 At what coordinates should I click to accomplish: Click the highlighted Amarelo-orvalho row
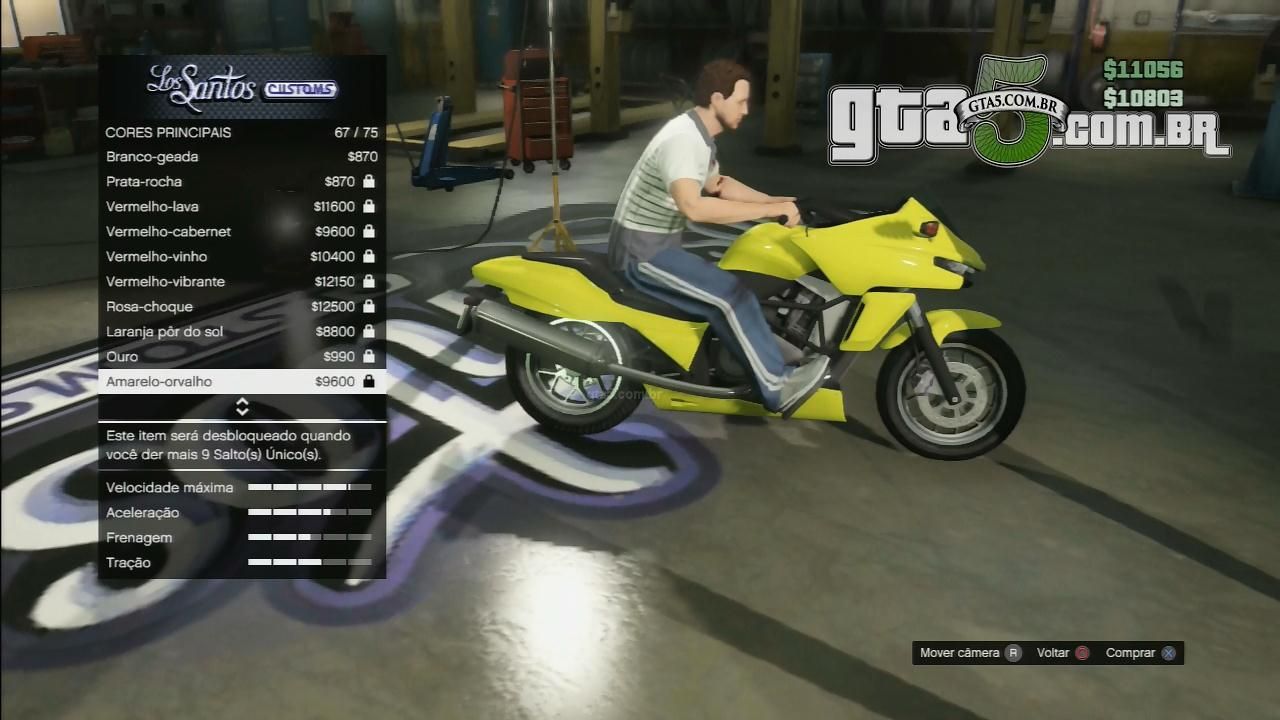point(242,382)
